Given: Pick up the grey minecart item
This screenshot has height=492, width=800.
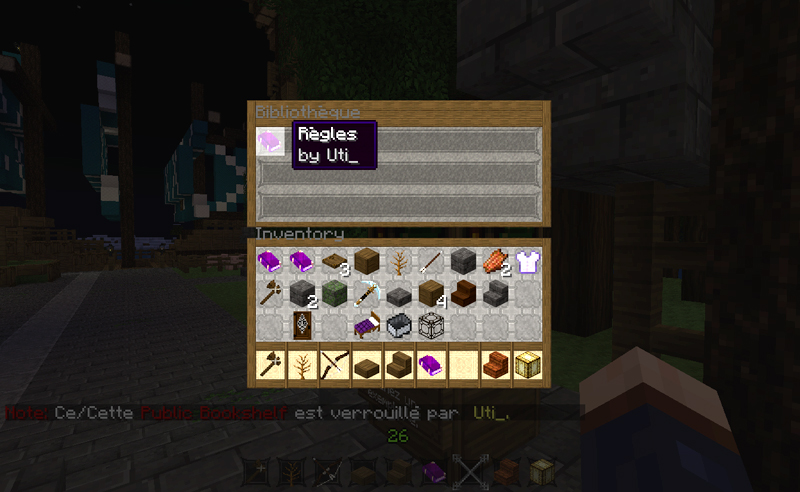Looking at the screenshot, I should 399,325.
